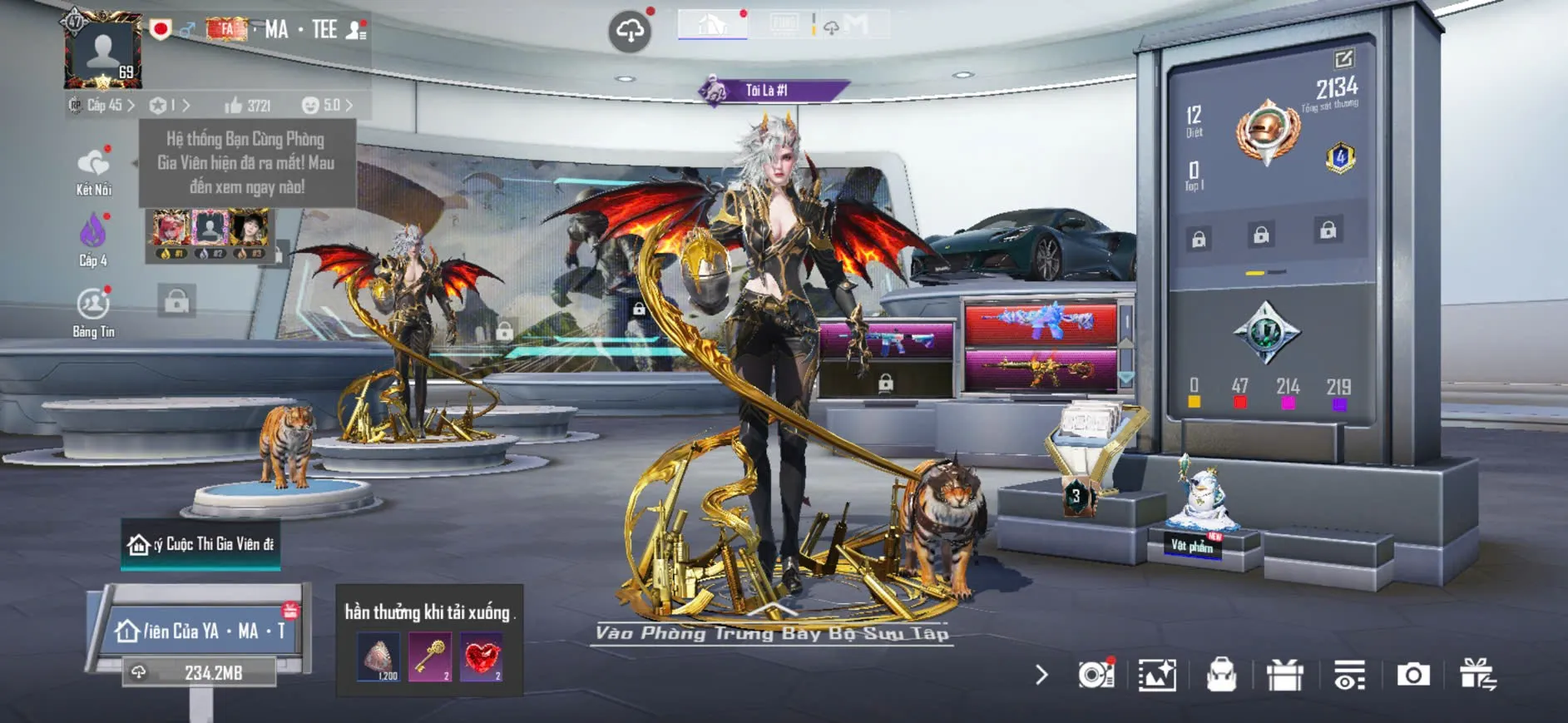This screenshot has width=1568, height=723.
Task: Enter Phòng Trưng Bày Bộ Sưu Tập
Action: point(771,632)
